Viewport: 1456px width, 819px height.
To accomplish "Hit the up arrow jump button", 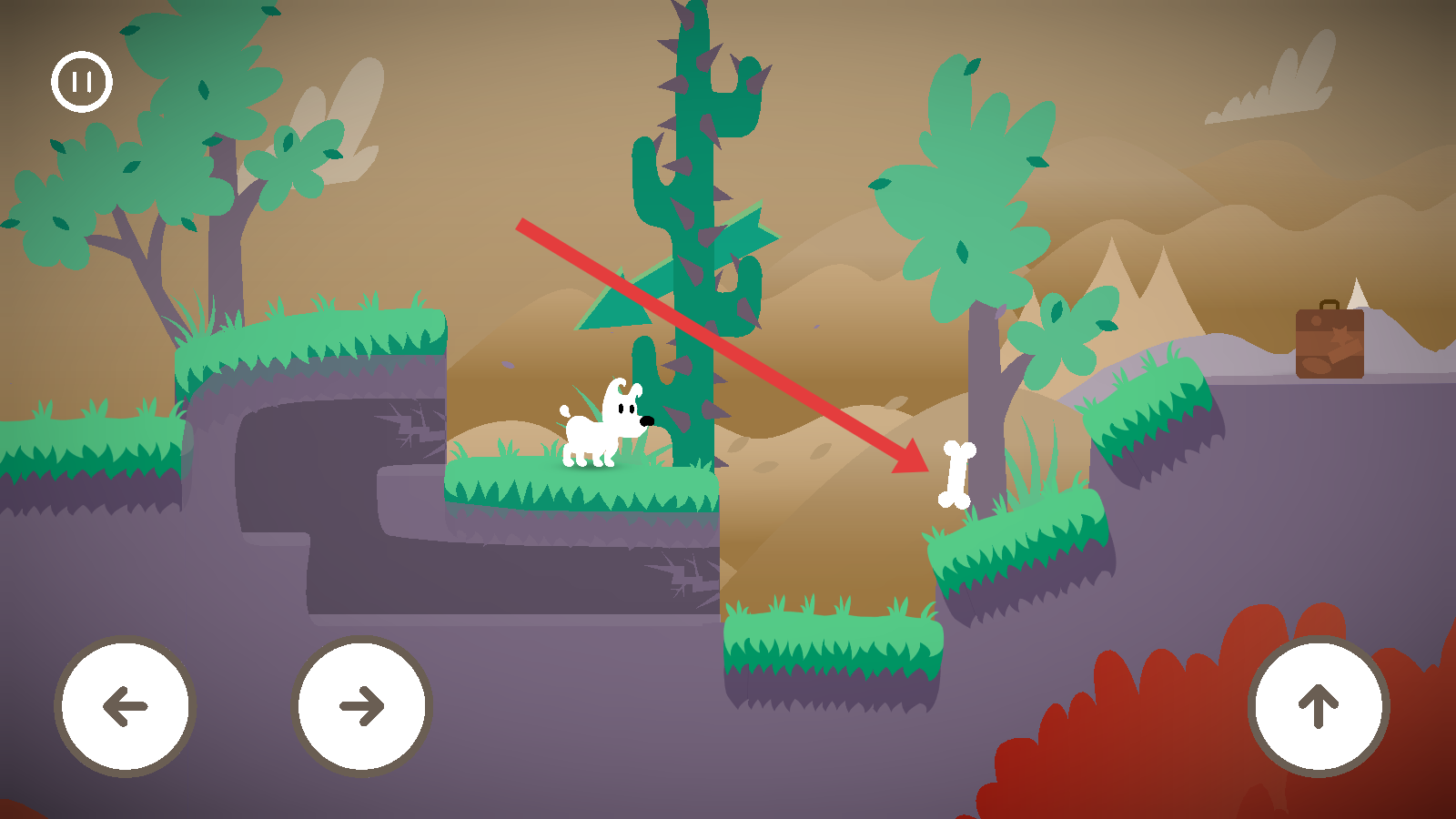I will click(1319, 706).
